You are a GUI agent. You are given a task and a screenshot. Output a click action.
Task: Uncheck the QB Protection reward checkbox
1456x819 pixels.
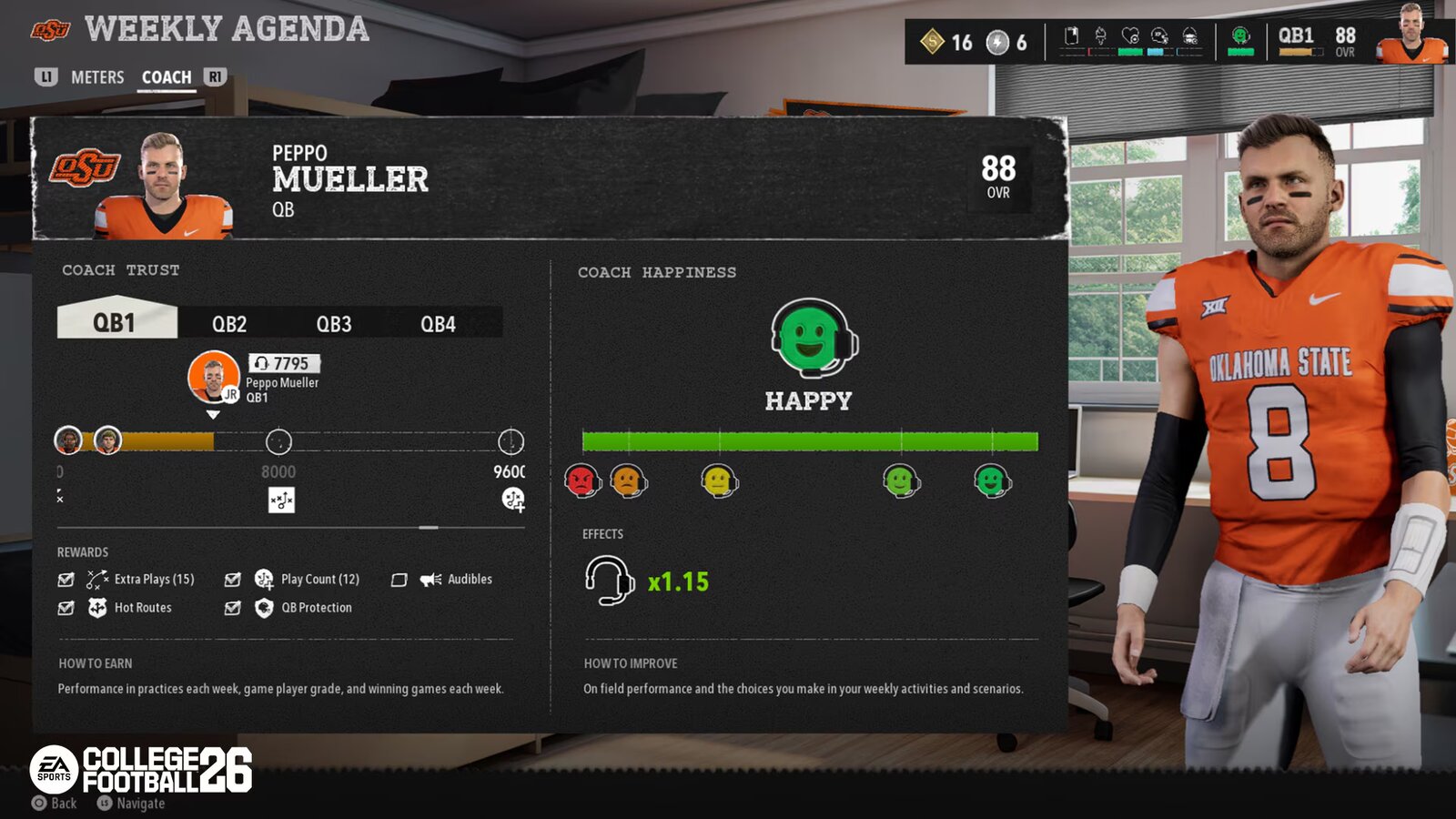click(232, 607)
